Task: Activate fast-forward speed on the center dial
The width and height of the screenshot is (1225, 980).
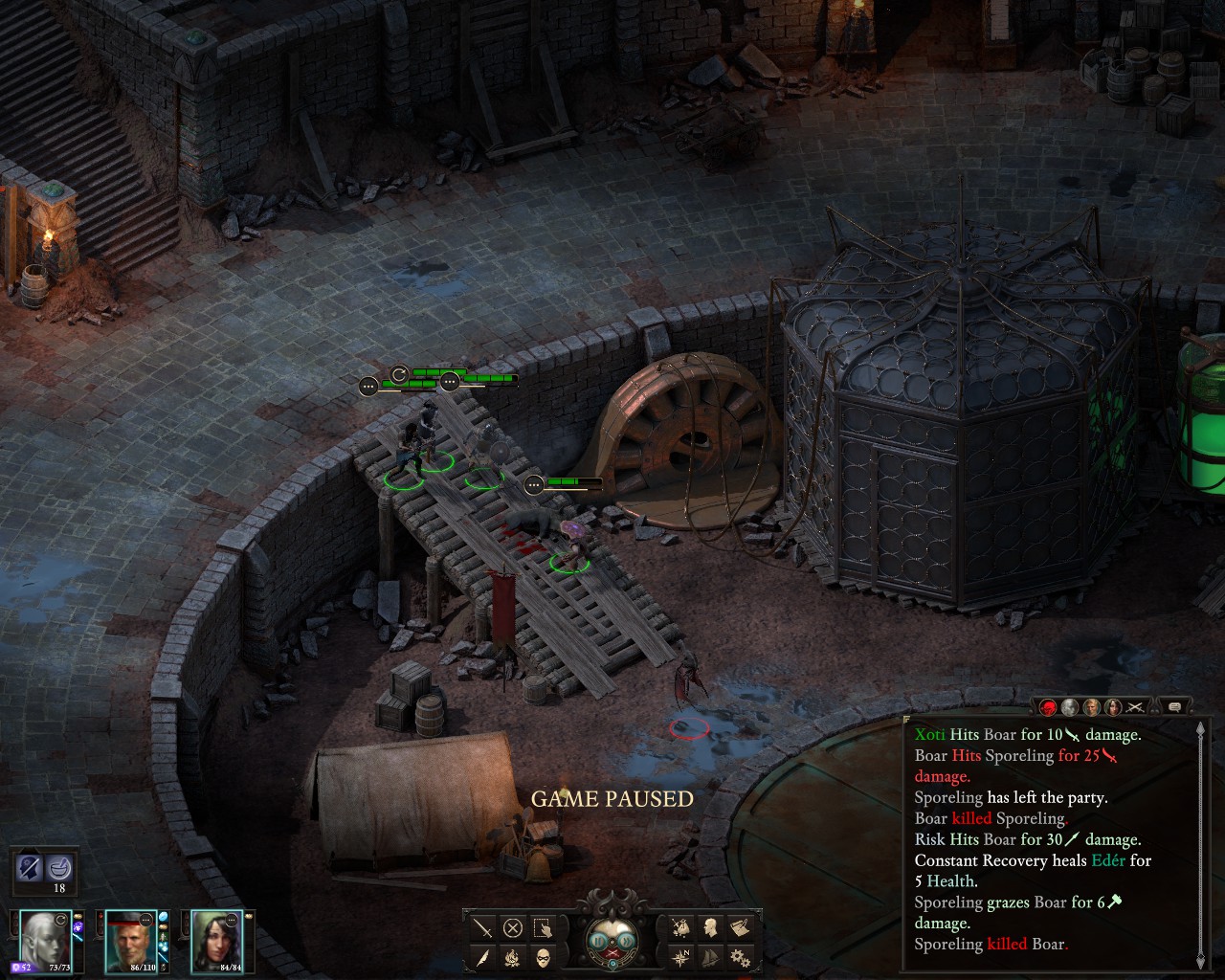Action: coord(626,941)
